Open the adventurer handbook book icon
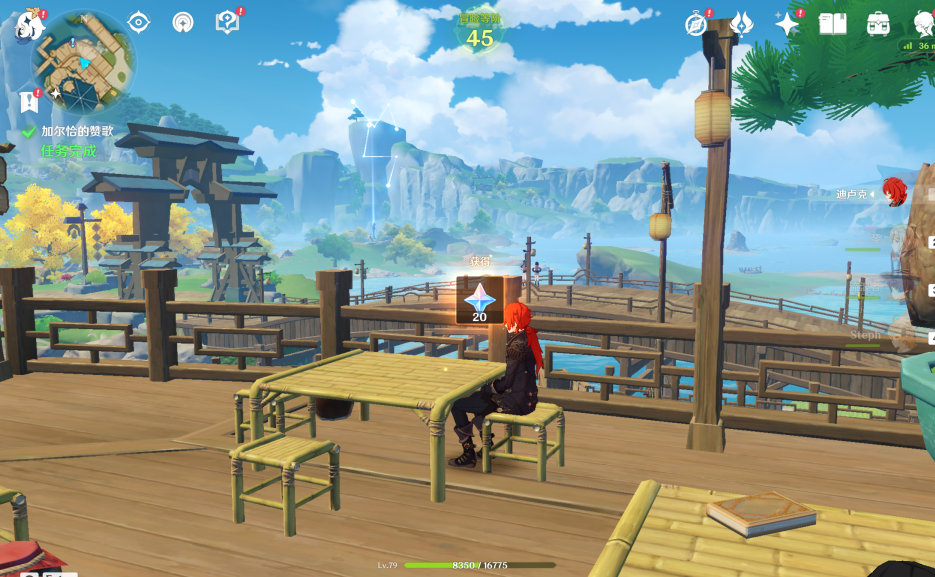 [x=832, y=24]
